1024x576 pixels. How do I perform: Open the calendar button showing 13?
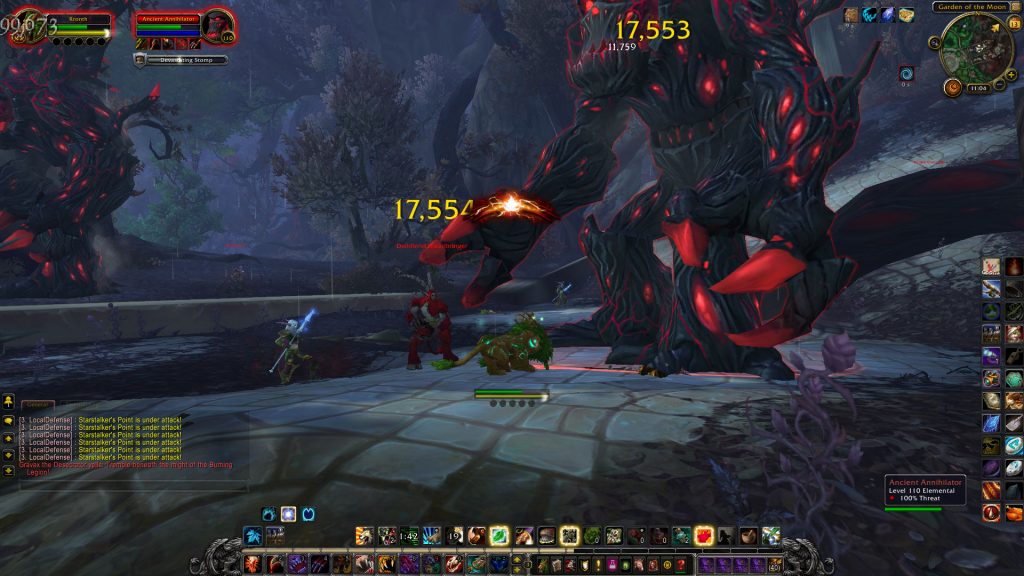[x=1014, y=24]
